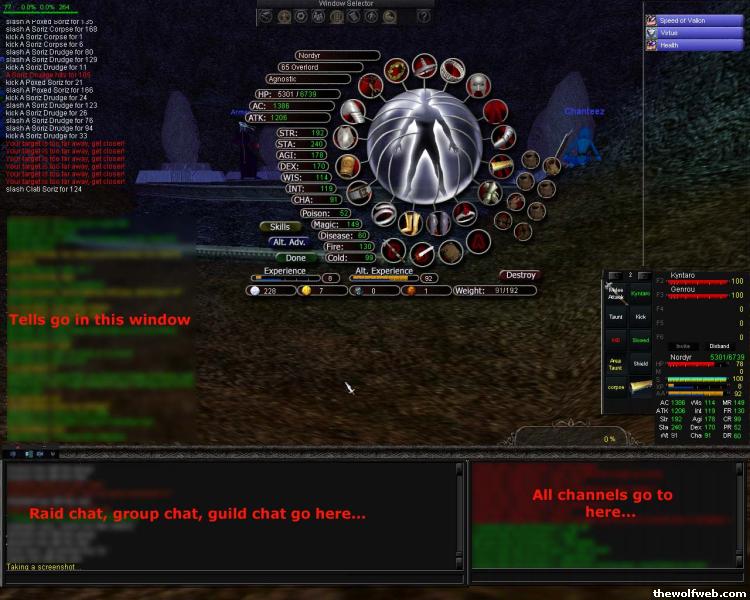Screen dimensions: 750x600
Task: Toggle the Melee Attack hotbutton
Action: tap(615, 292)
